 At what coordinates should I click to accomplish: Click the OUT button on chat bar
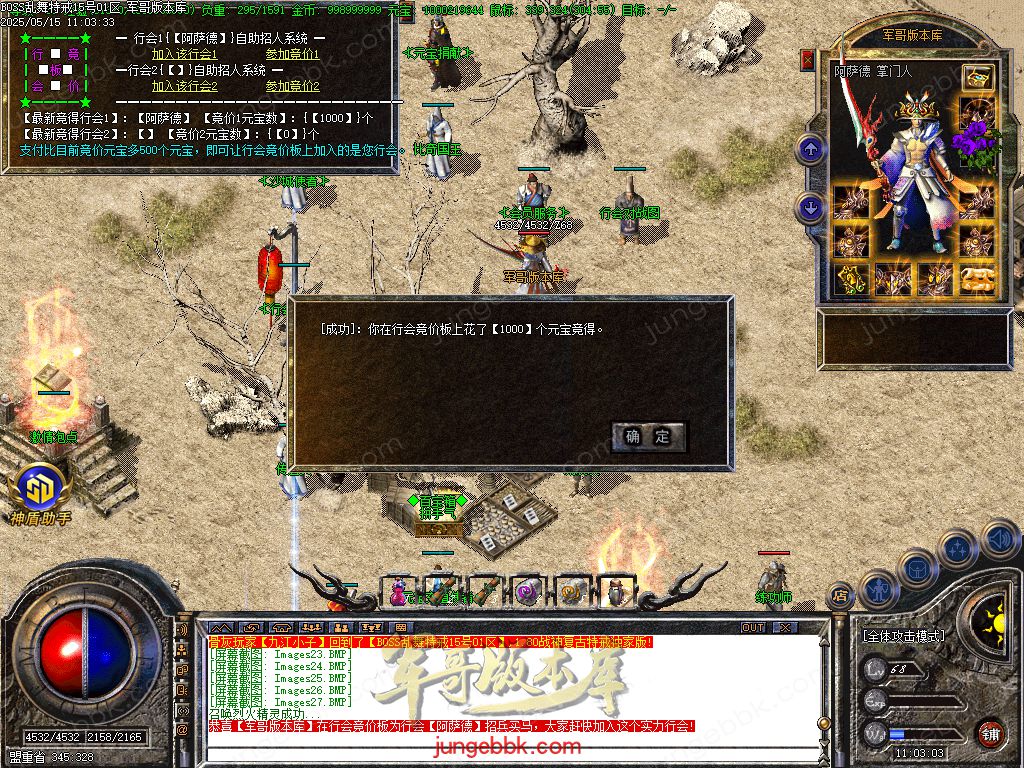pyautogui.click(x=753, y=627)
